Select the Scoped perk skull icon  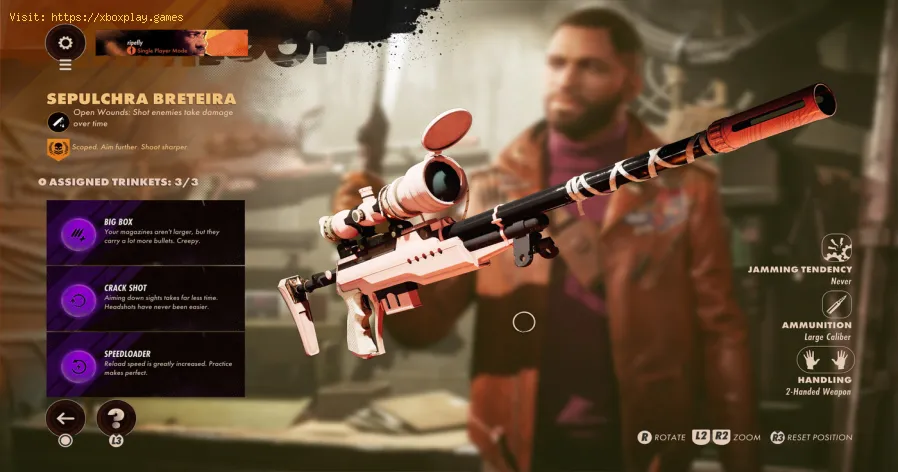[59, 148]
